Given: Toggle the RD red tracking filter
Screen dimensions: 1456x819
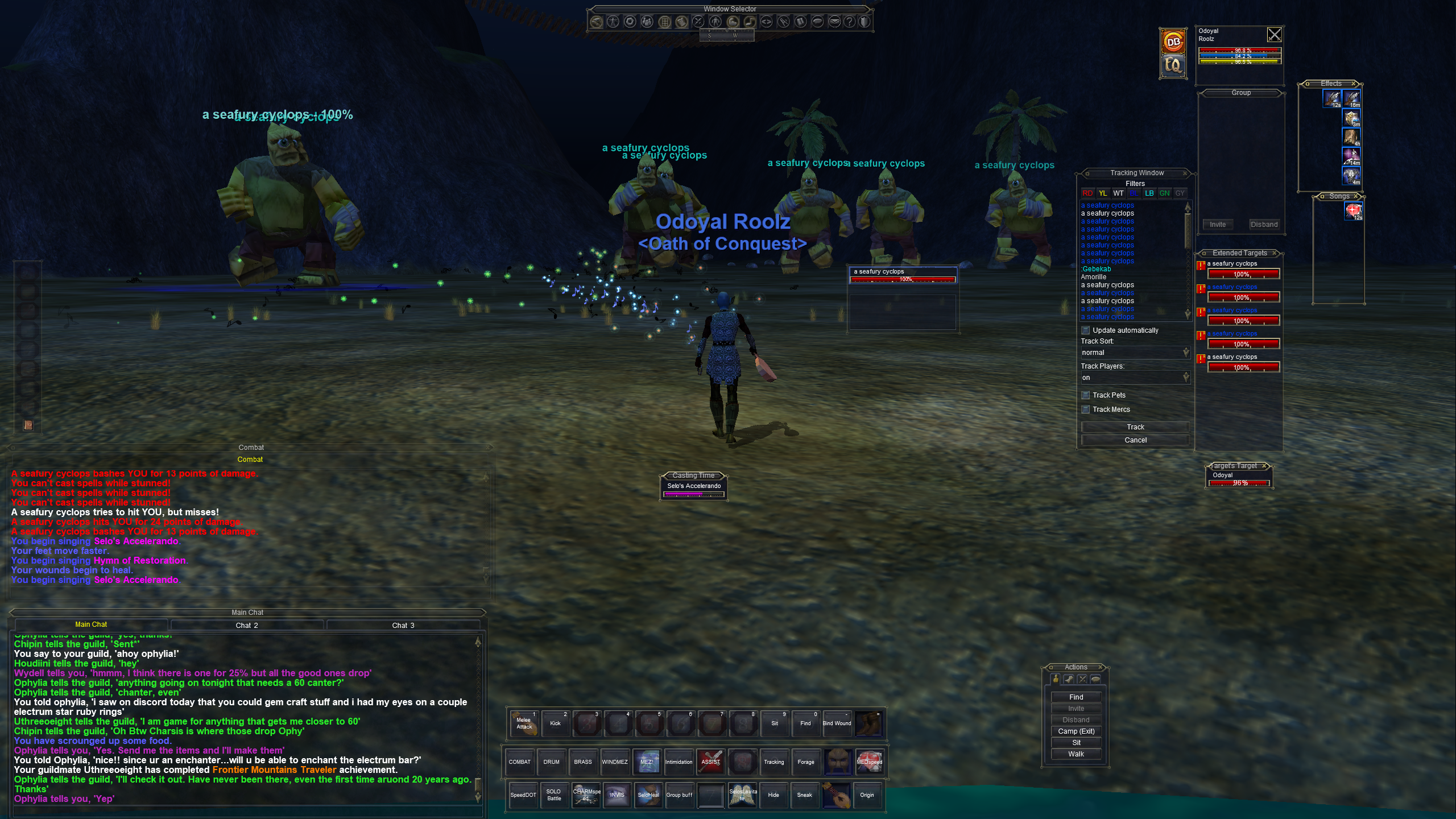Looking at the screenshot, I should coord(1087,193).
